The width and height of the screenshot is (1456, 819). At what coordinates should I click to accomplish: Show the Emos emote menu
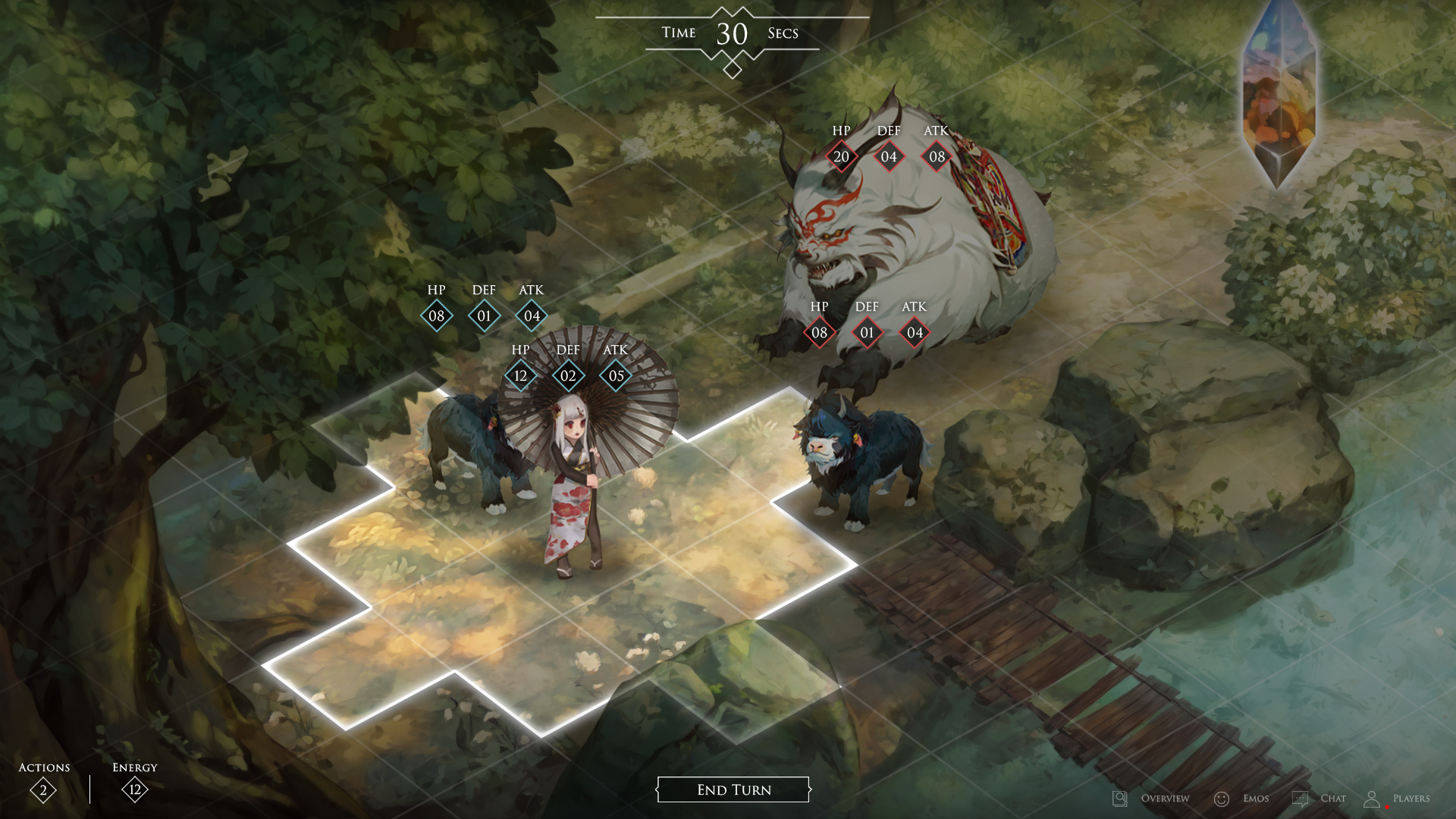coord(1241,798)
